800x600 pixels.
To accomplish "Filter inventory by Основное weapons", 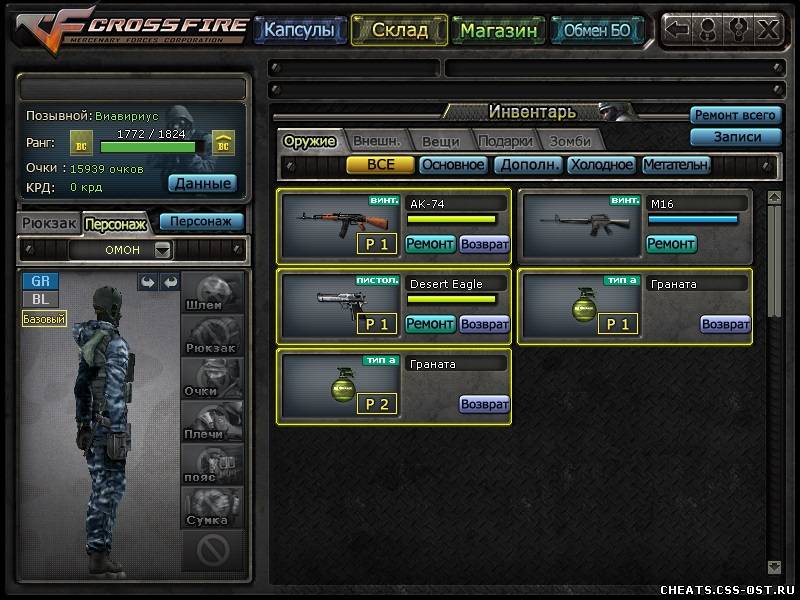I will click(453, 165).
